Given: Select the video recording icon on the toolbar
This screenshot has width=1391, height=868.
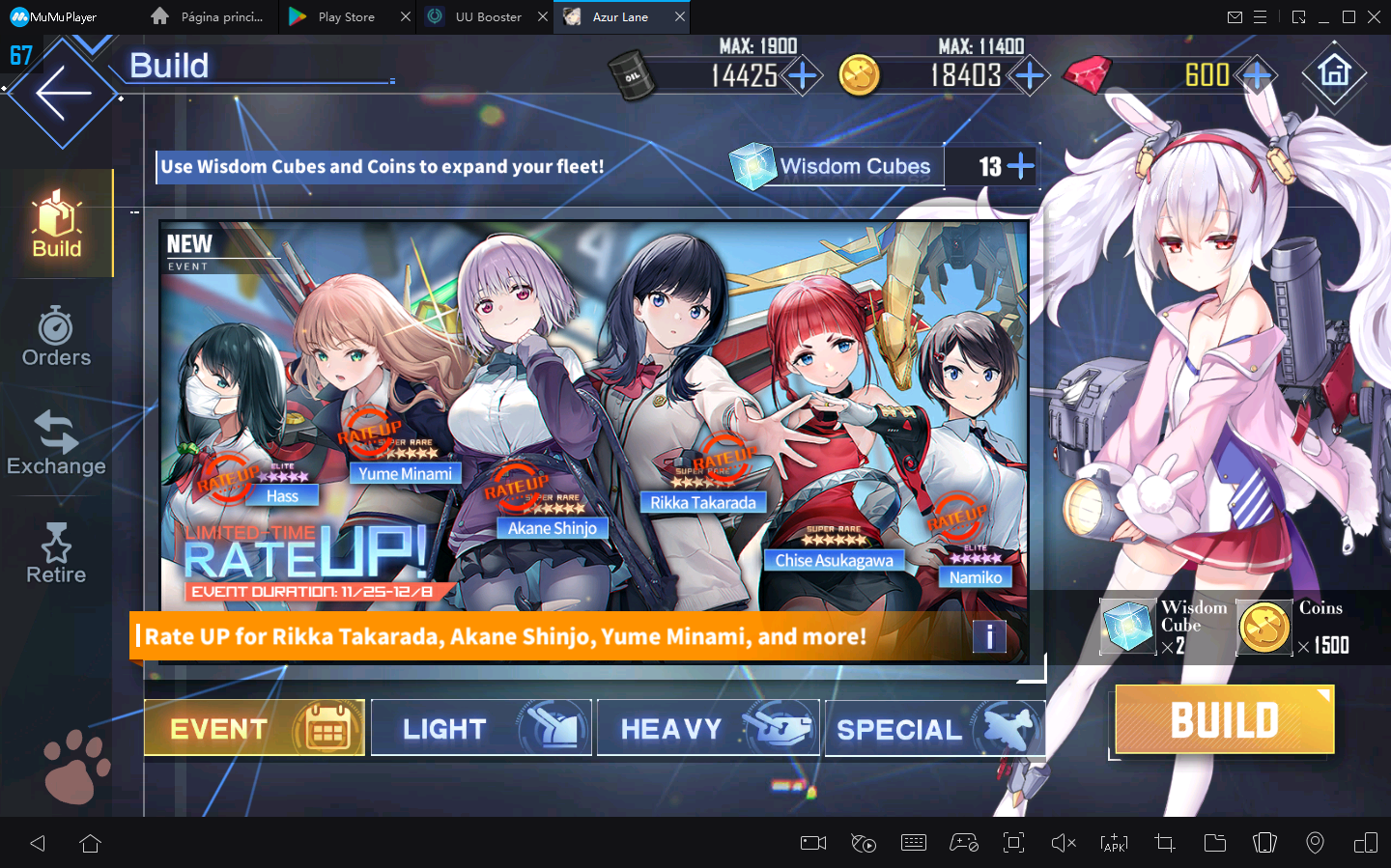Looking at the screenshot, I should pos(812,843).
